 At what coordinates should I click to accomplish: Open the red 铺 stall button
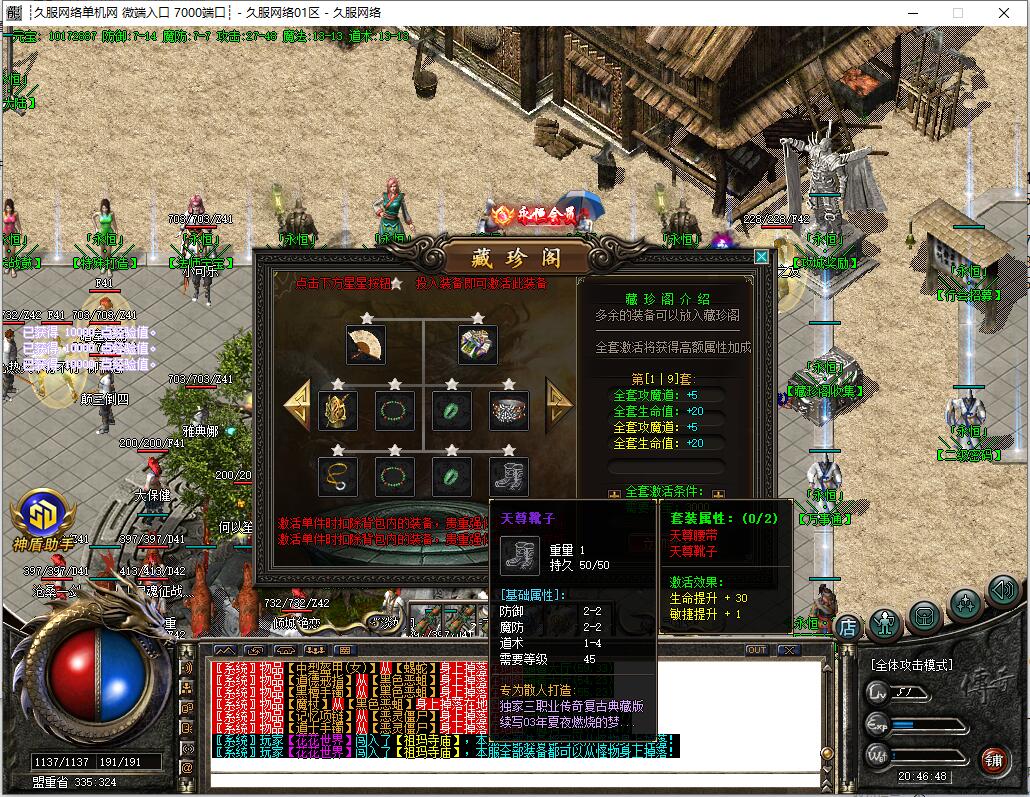[992, 759]
